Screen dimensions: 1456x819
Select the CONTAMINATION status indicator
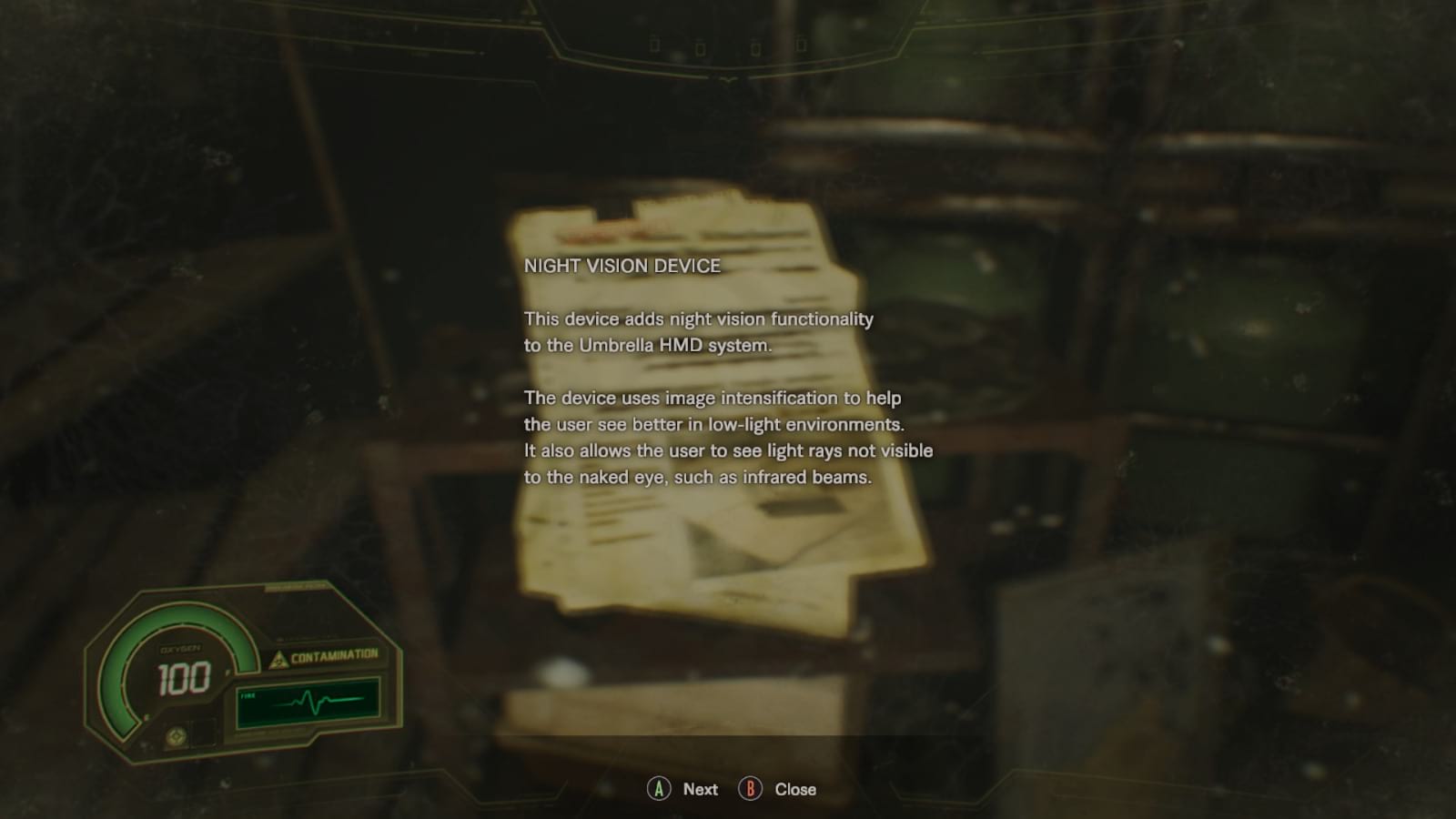pyautogui.click(x=335, y=654)
